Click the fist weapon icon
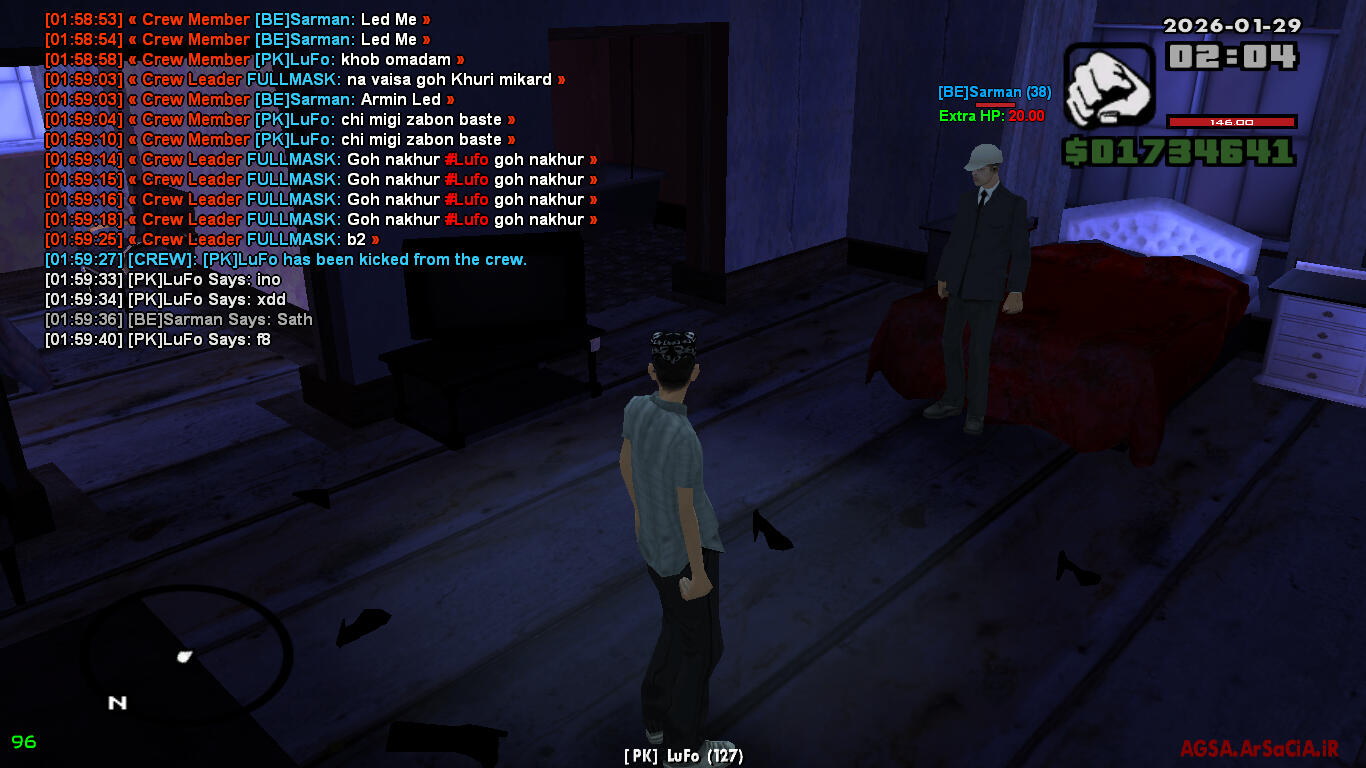Screen dimensions: 1366x768 tap(1108, 85)
